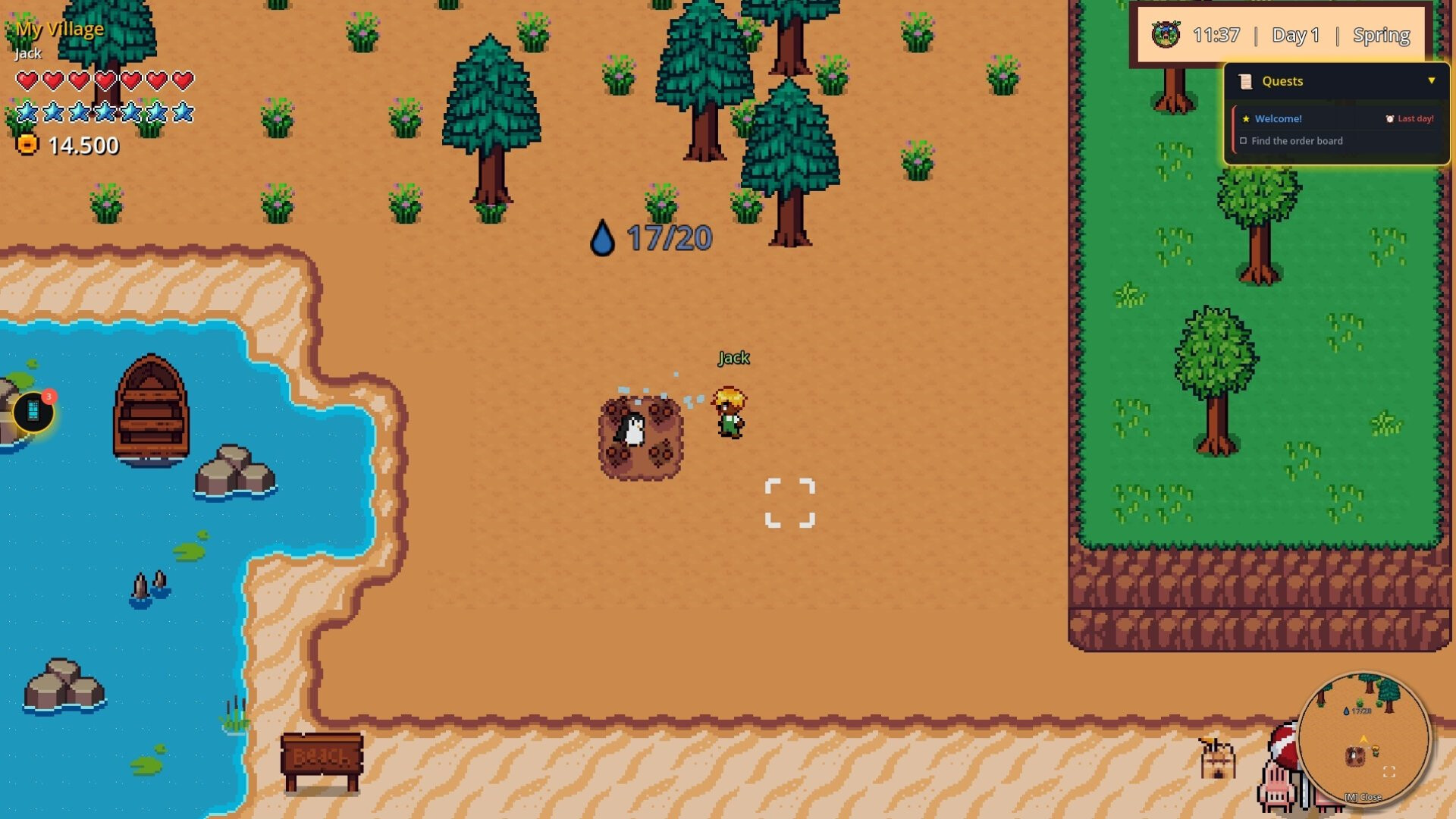
Task: Click the Quests scroll icon
Action: (x=1245, y=82)
